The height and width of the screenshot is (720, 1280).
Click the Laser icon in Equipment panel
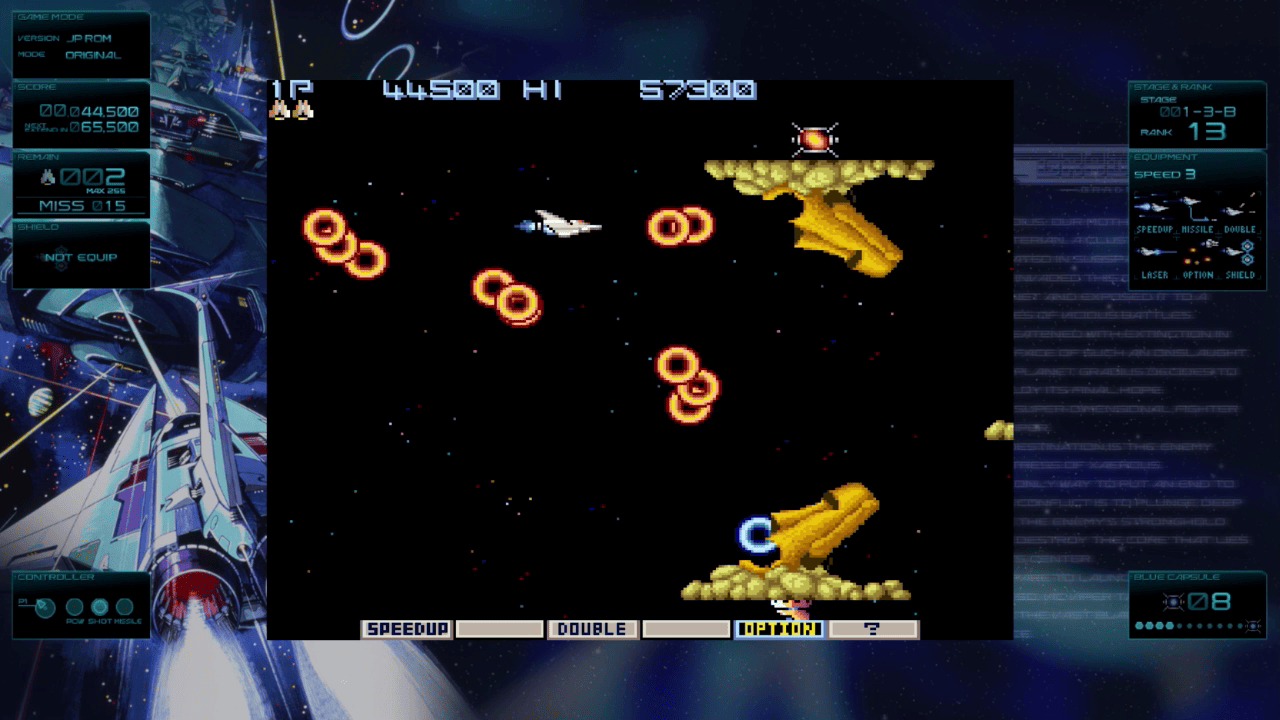pyautogui.click(x=1154, y=253)
